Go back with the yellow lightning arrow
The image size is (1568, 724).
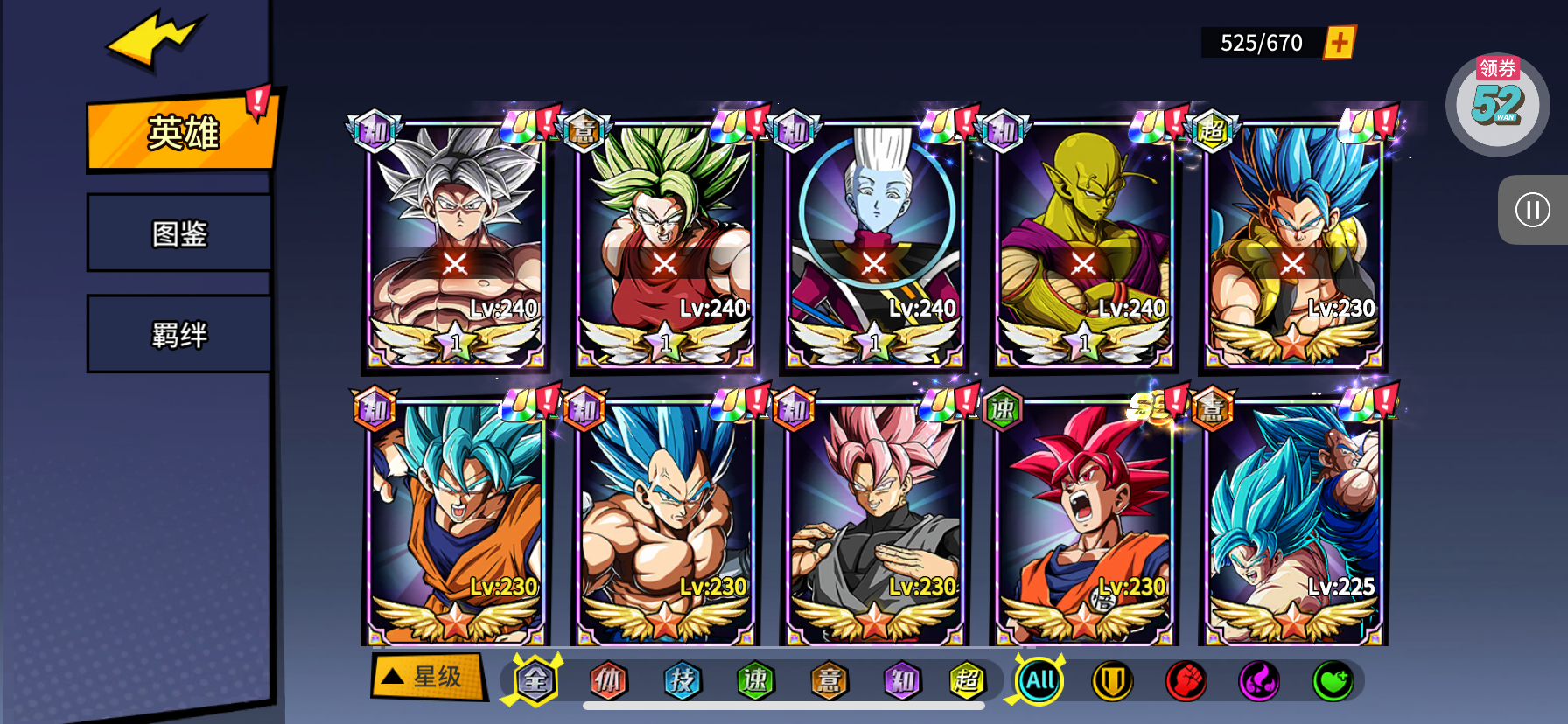(156, 39)
